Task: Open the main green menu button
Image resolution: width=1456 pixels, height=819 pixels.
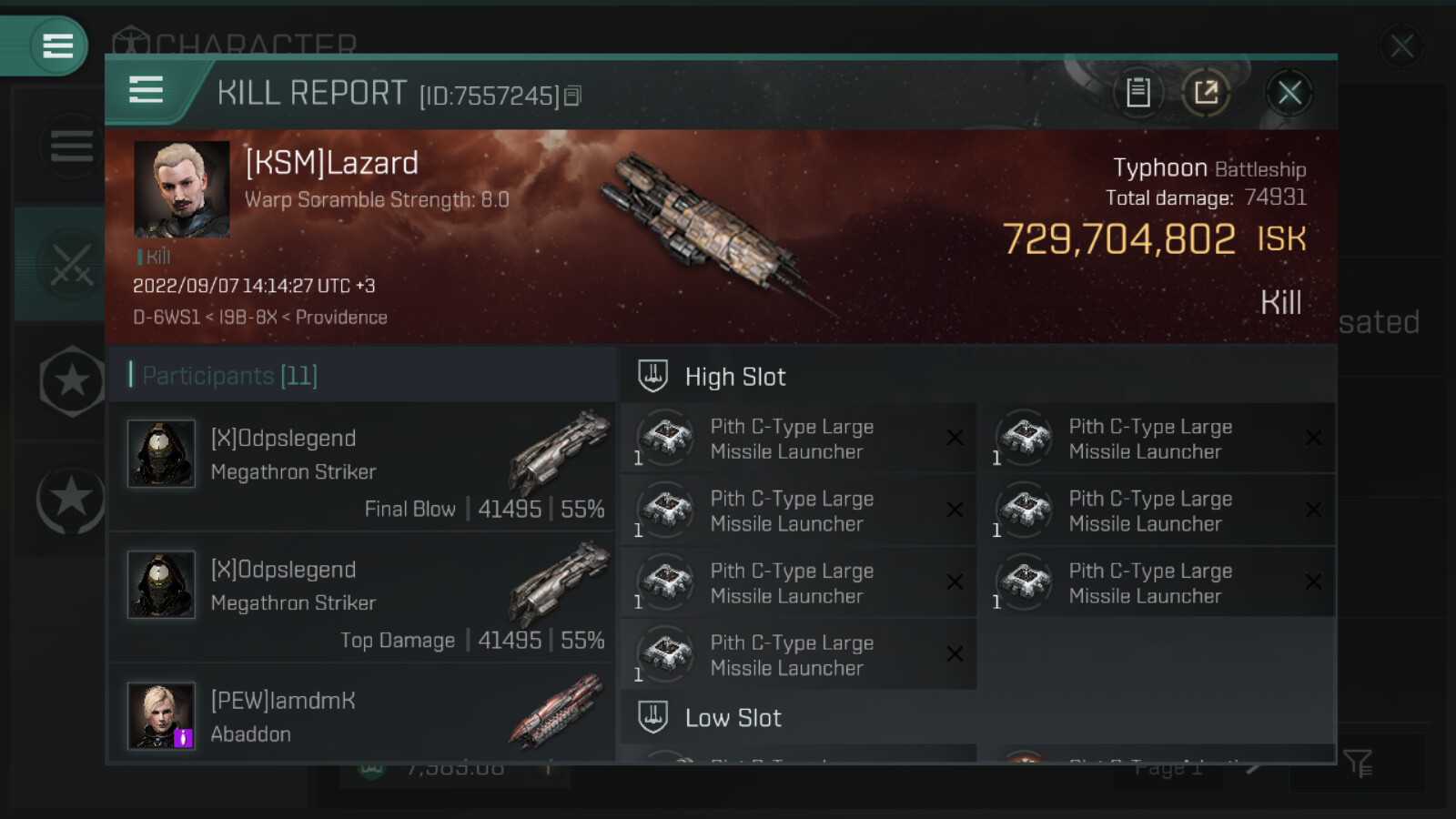Action: point(56,45)
